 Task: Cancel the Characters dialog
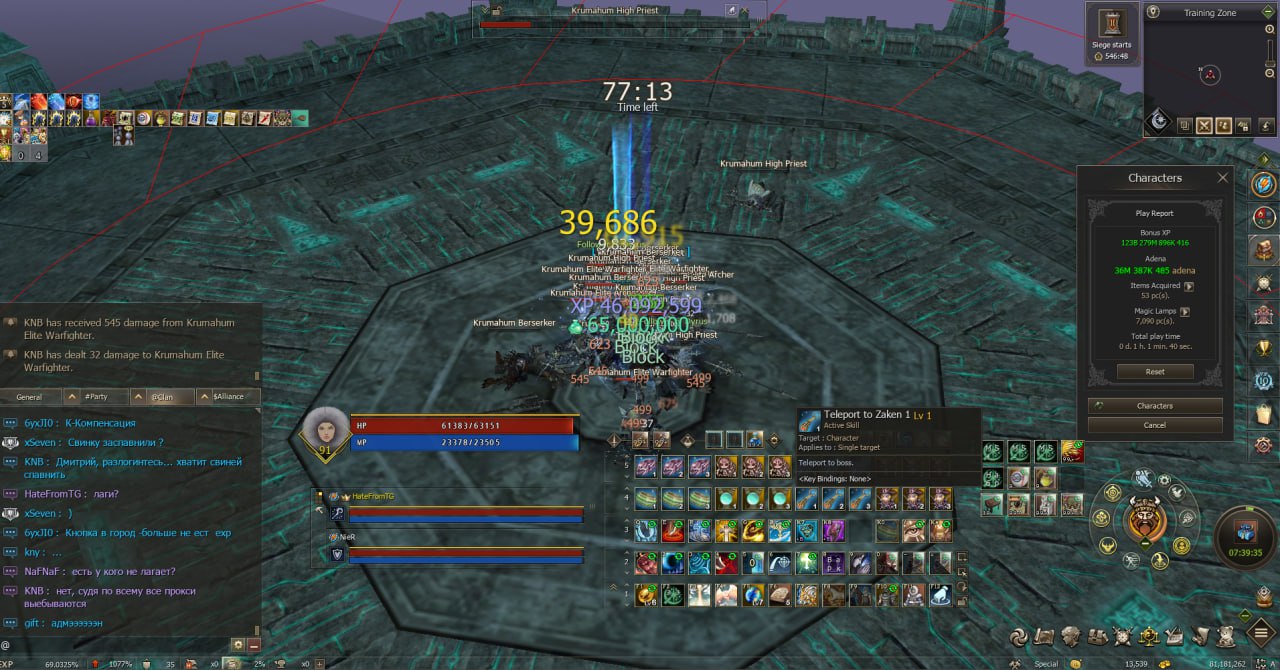coord(1155,425)
